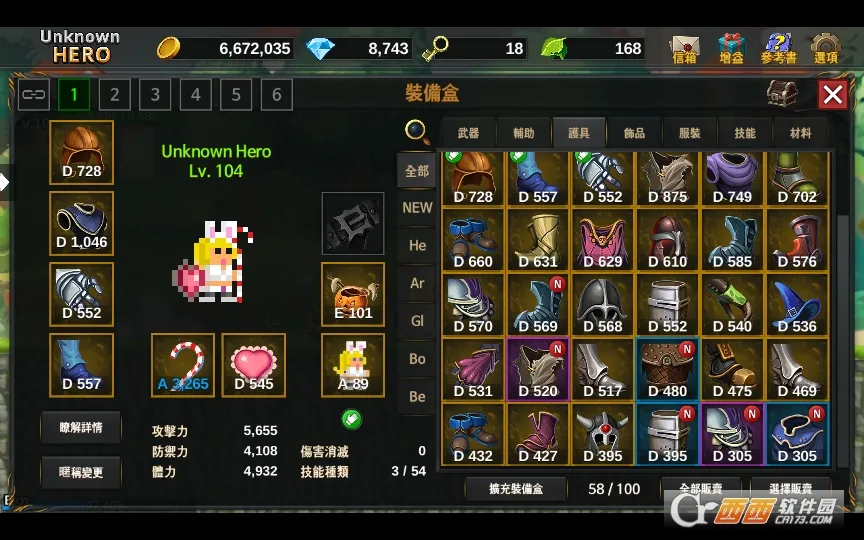Click the magnifying glass search icon
Viewport: 864px width, 540px height.
click(x=417, y=131)
